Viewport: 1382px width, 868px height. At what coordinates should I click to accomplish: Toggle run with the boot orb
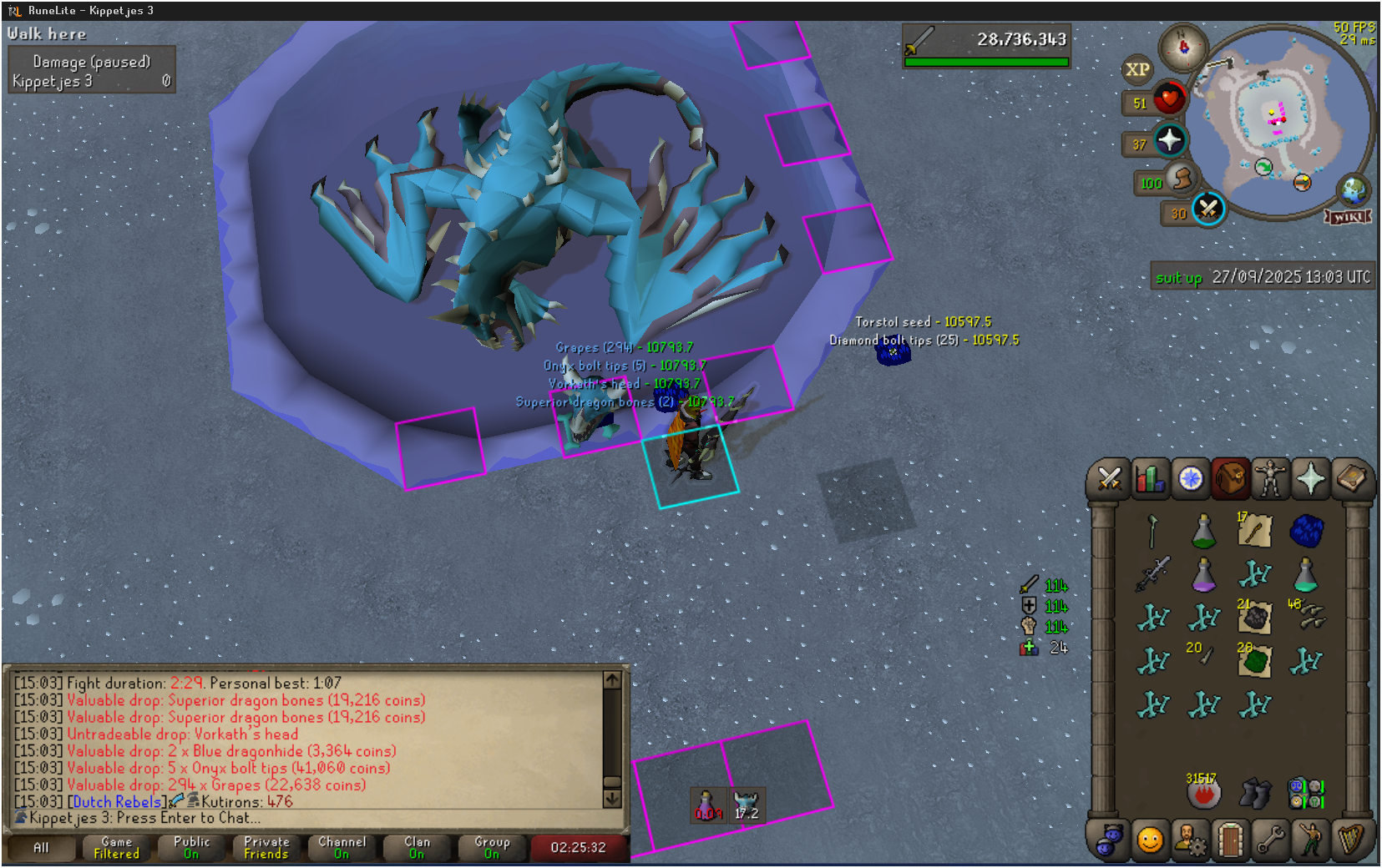[1182, 179]
